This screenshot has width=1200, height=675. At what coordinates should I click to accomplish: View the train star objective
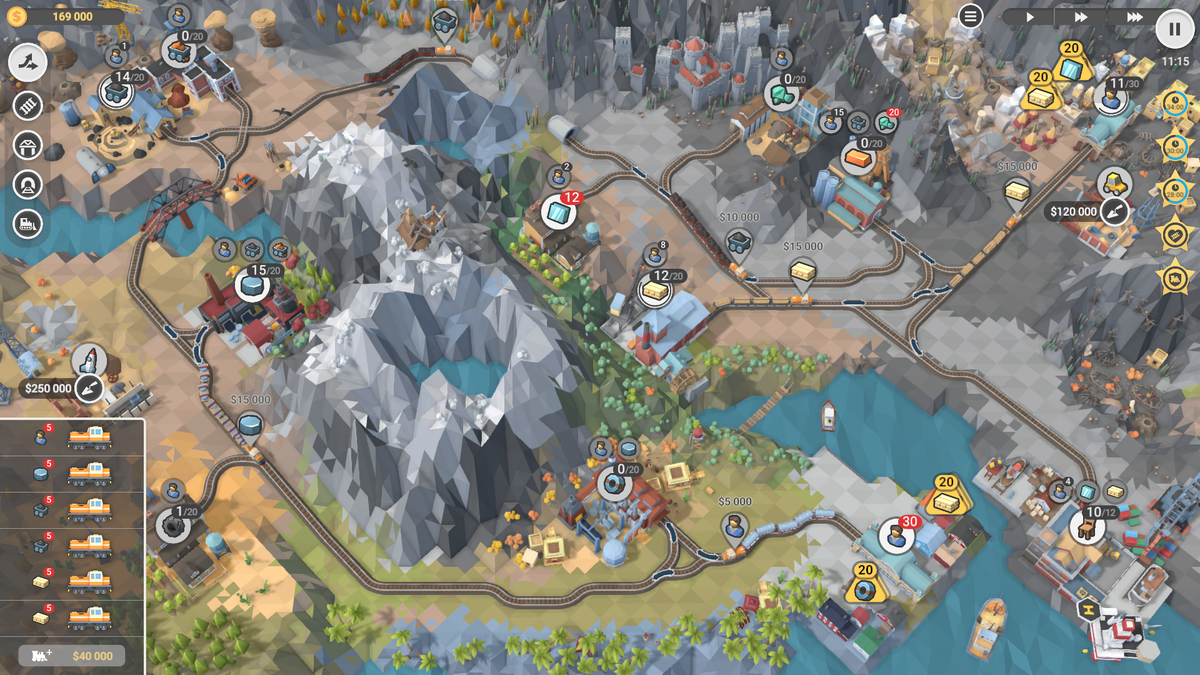1174,275
